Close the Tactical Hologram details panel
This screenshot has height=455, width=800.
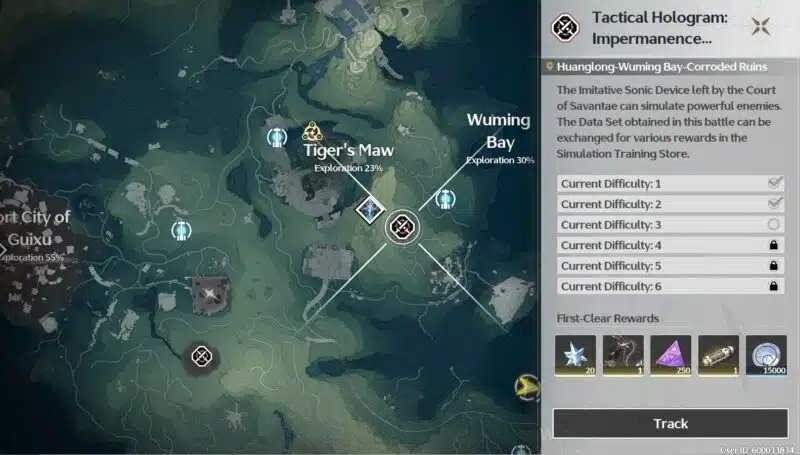point(763,27)
